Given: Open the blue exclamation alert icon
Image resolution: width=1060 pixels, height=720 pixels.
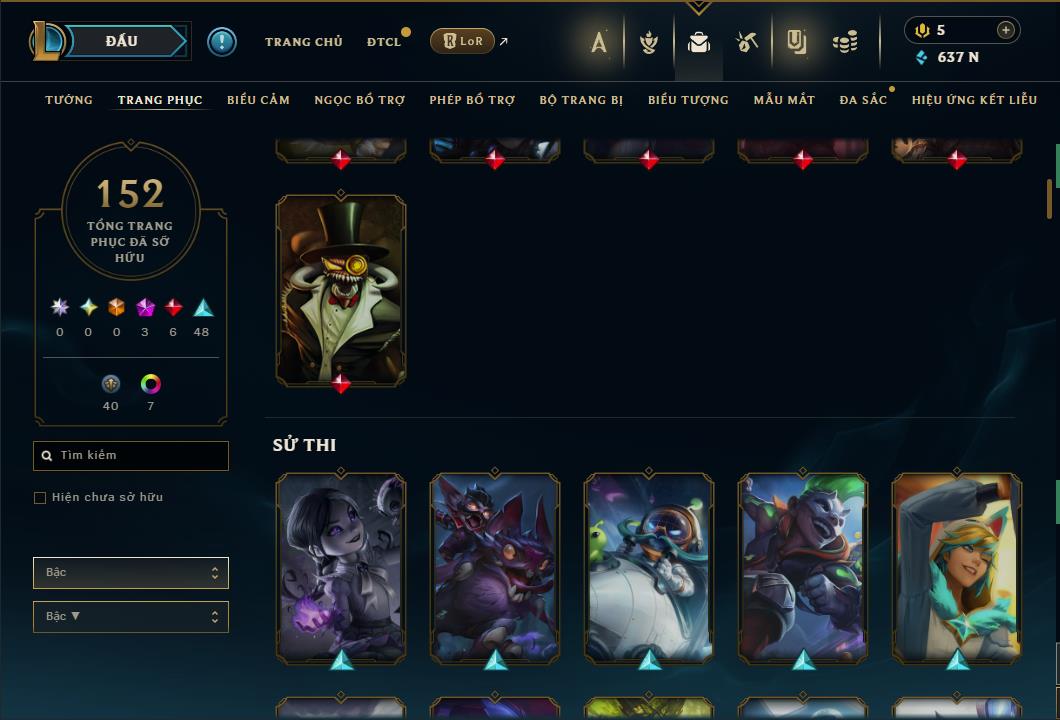Looking at the screenshot, I should point(222,42).
